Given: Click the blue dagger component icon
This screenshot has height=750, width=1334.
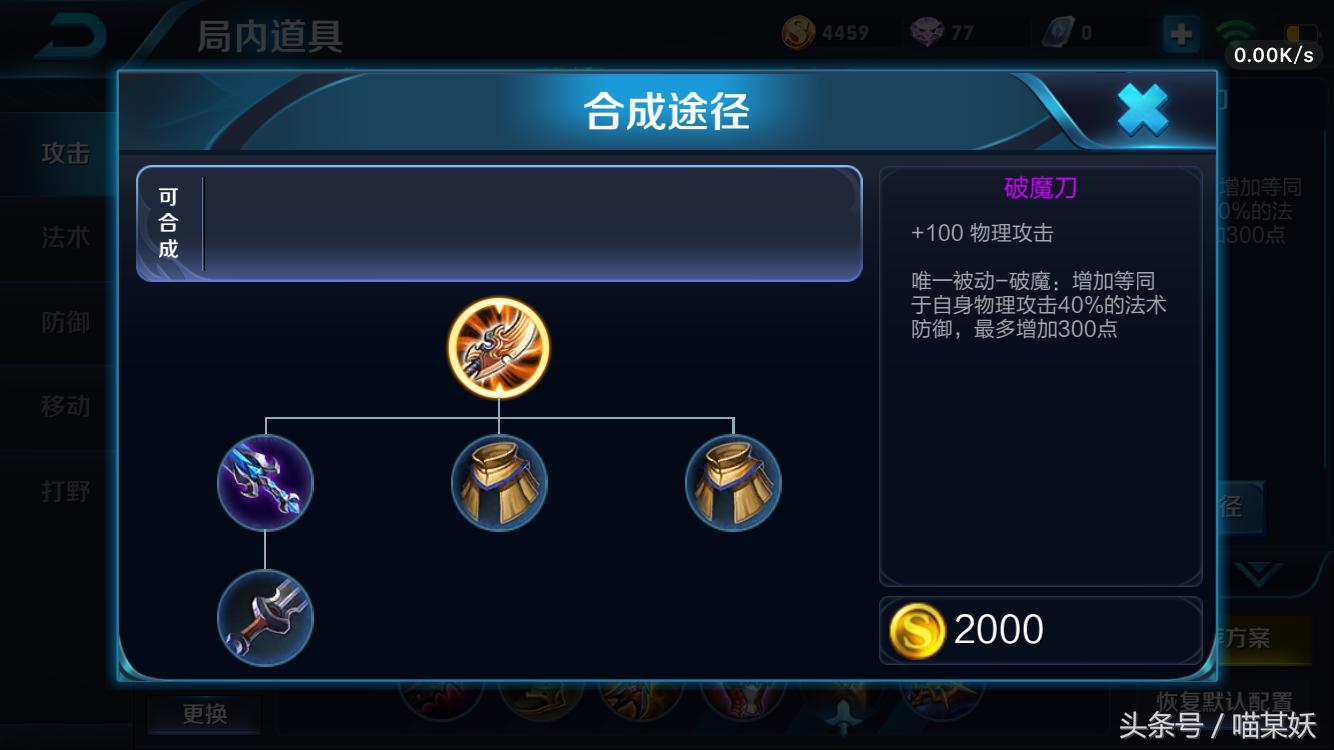Looking at the screenshot, I should point(266,483).
